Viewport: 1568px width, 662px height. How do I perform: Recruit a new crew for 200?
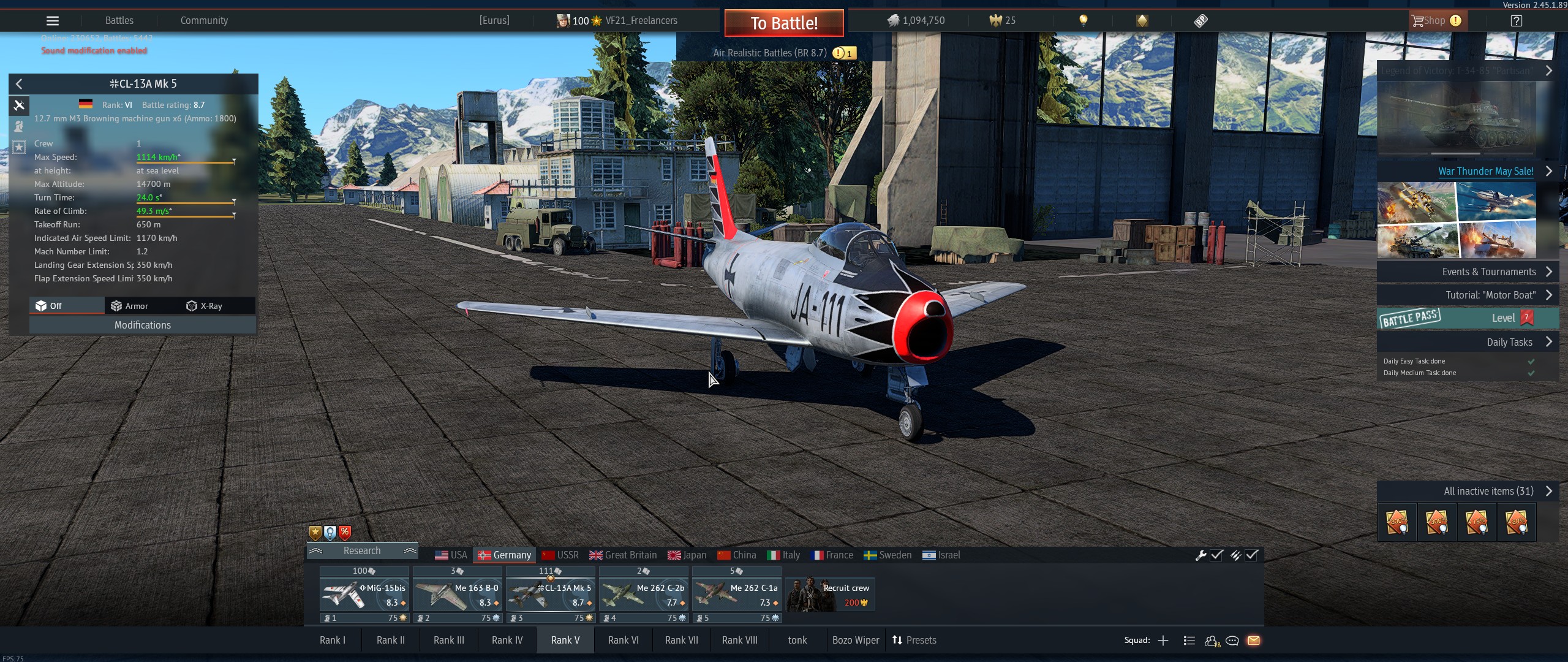830,595
